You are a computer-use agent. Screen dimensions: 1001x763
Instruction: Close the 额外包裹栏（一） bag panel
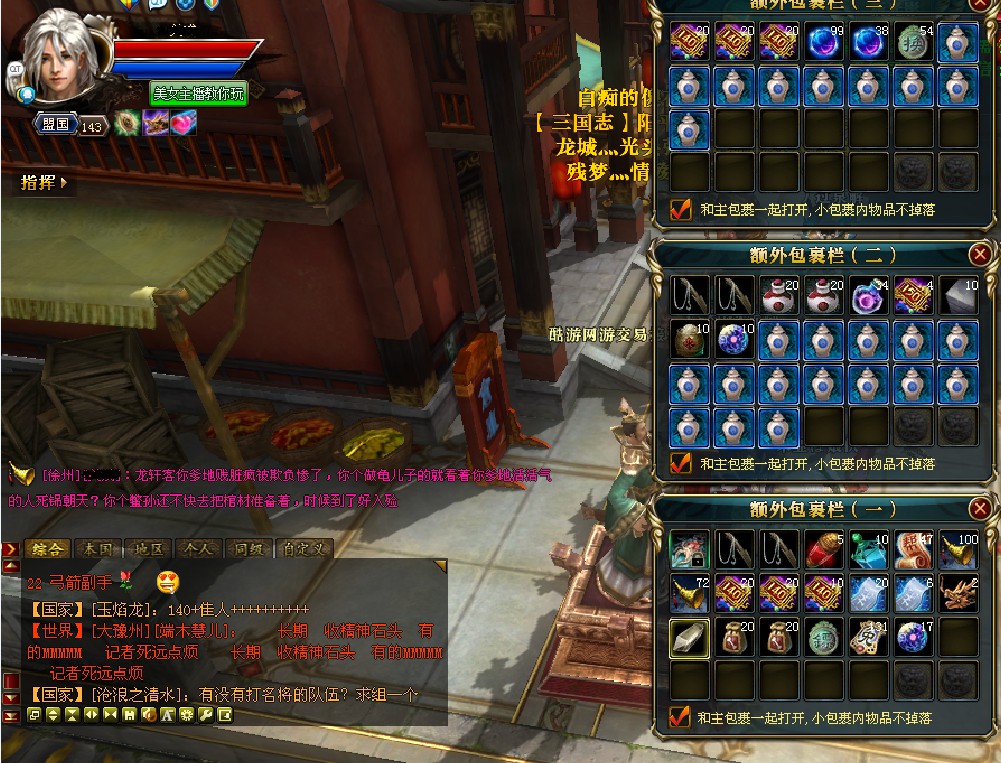pos(980,509)
